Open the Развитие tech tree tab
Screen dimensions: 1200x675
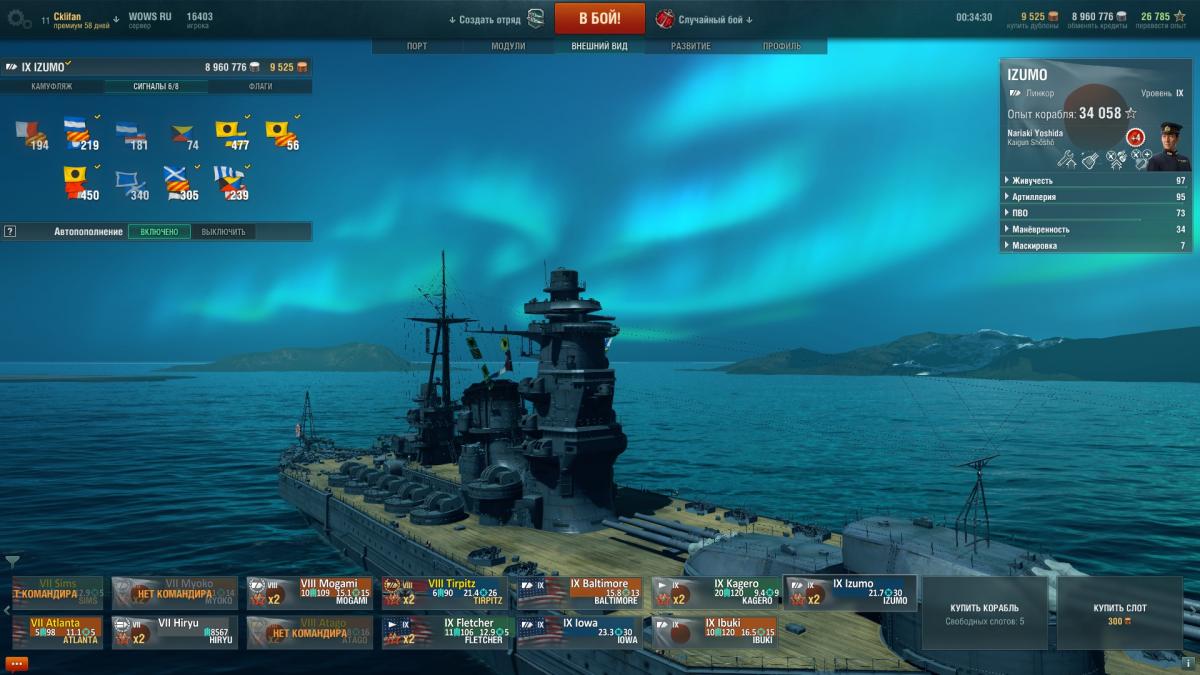691,46
